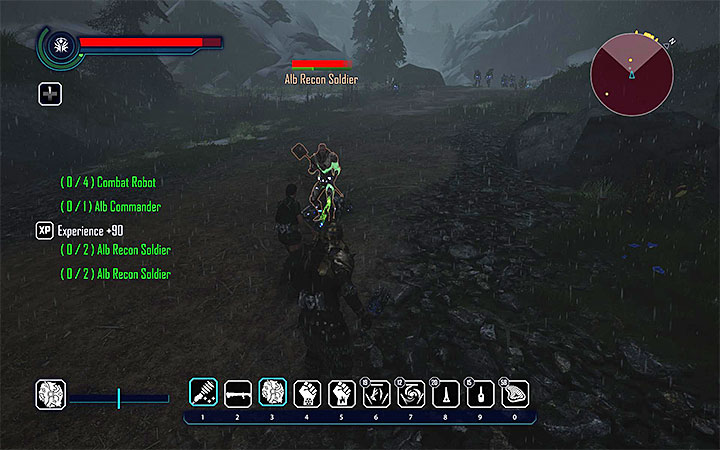Select the chainsaw weapon in hotbar slot 1
Viewport: 720px width, 450px height.
coord(203,393)
